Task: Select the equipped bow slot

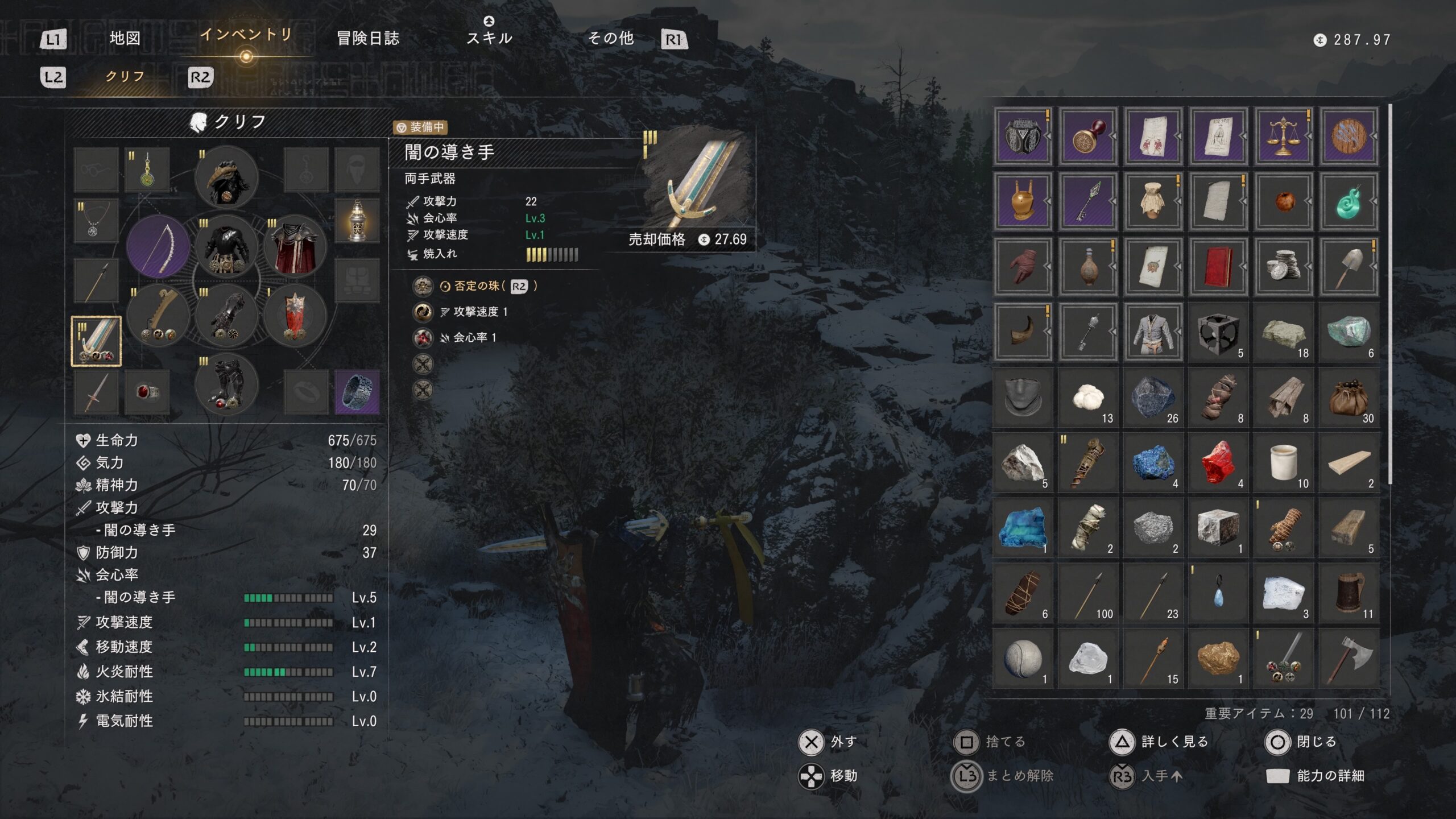Action: (158, 246)
